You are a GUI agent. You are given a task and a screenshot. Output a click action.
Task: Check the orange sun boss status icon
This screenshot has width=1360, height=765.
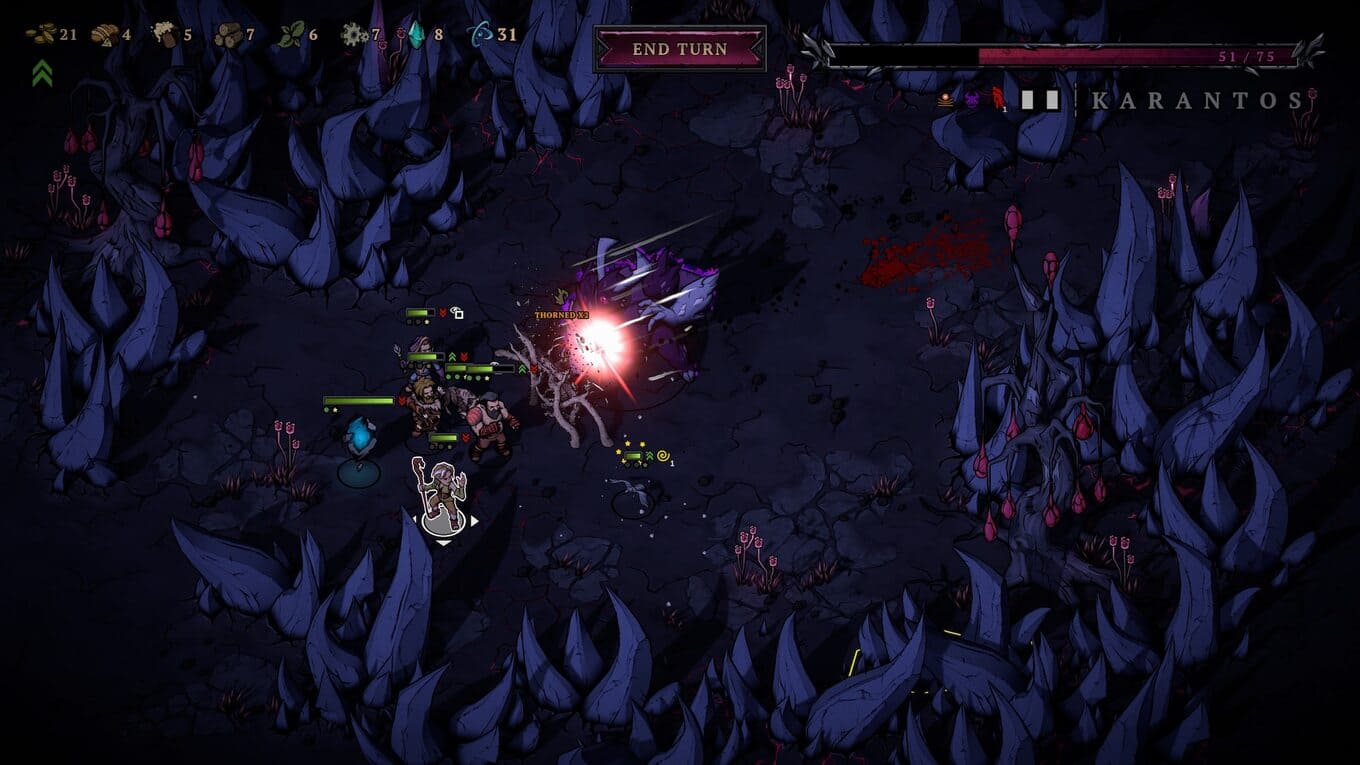point(945,99)
